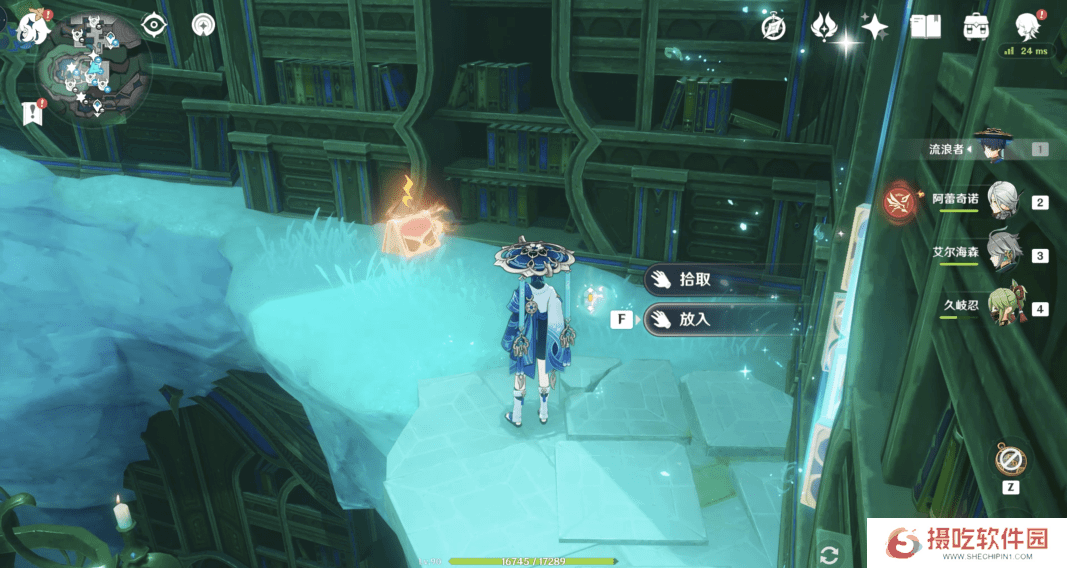The width and height of the screenshot is (1067, 568).
Task: Open the four-pointed star Wish icon
Action: click(874, 27)
